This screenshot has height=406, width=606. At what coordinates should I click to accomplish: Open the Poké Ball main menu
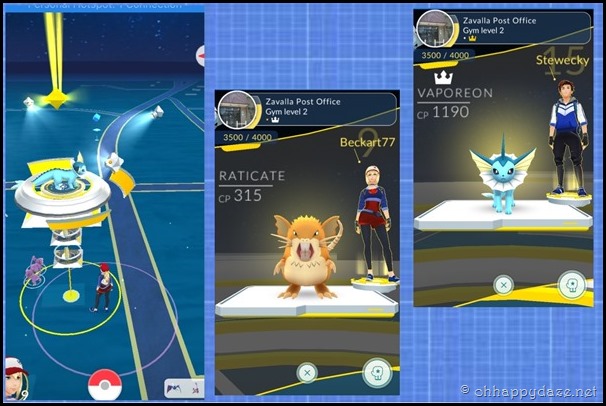tap(104, 384)
